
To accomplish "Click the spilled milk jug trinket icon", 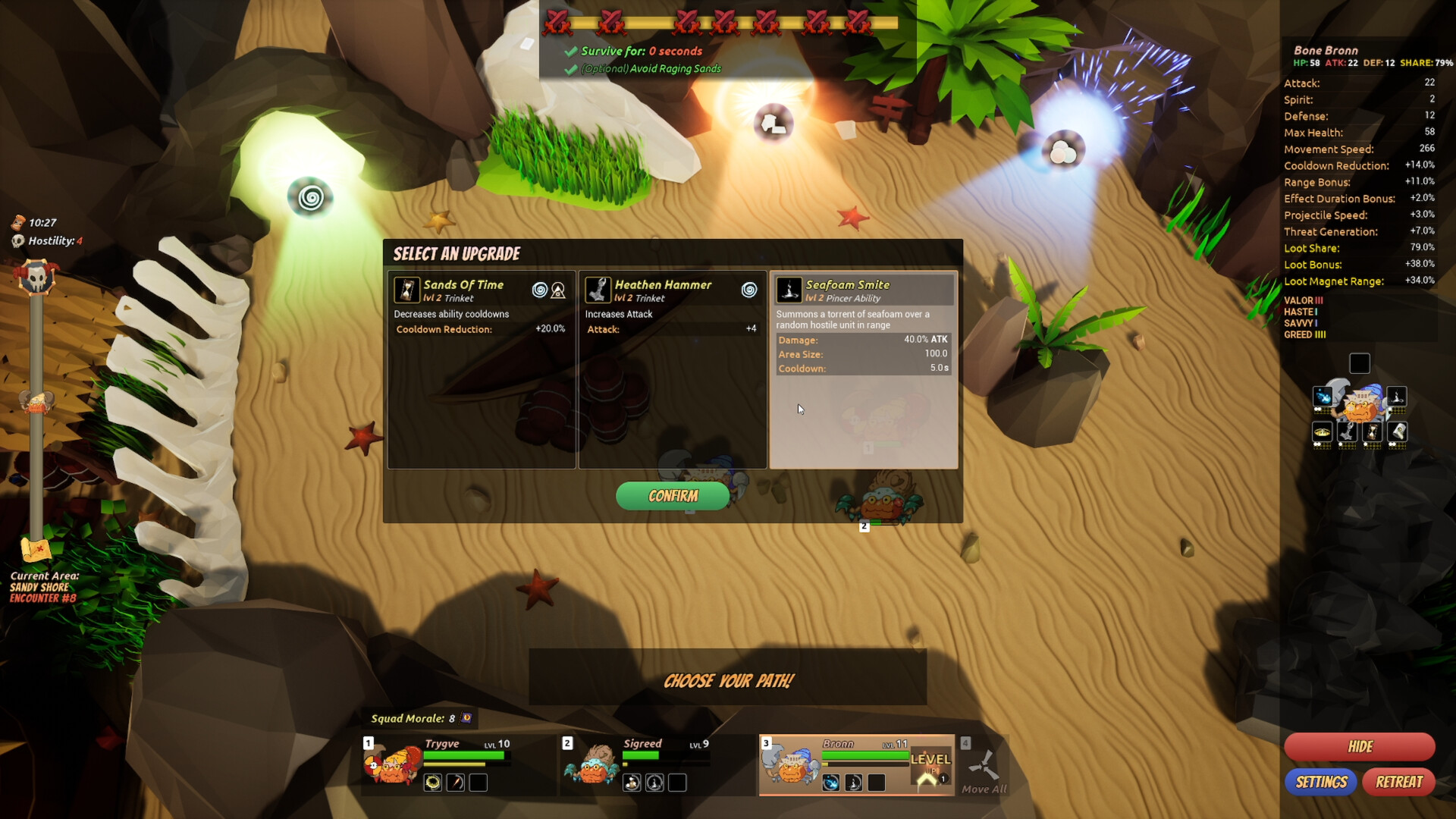I will coord(1397,431).
